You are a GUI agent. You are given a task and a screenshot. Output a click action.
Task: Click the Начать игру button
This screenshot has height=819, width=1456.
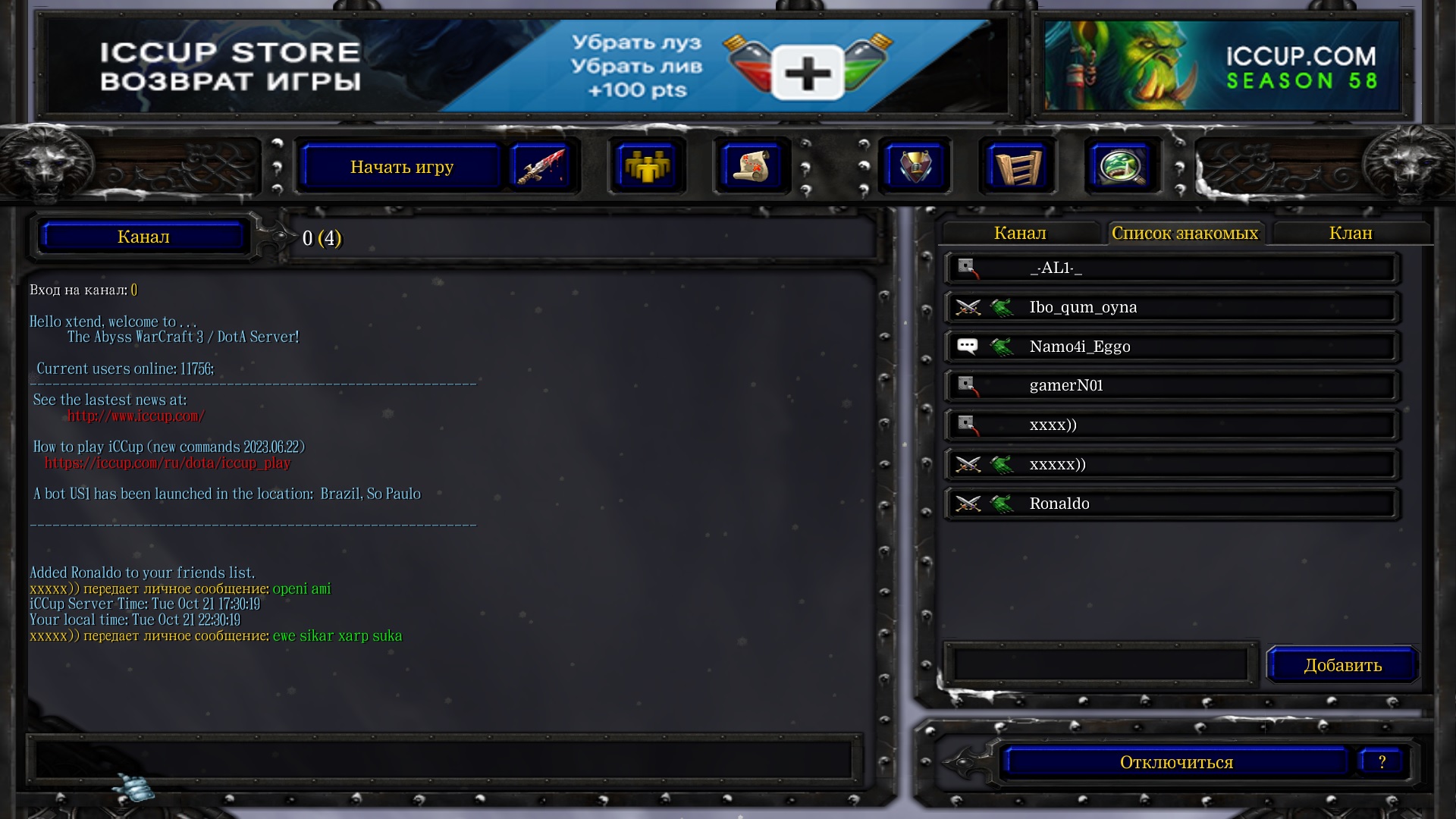[401, 167]
